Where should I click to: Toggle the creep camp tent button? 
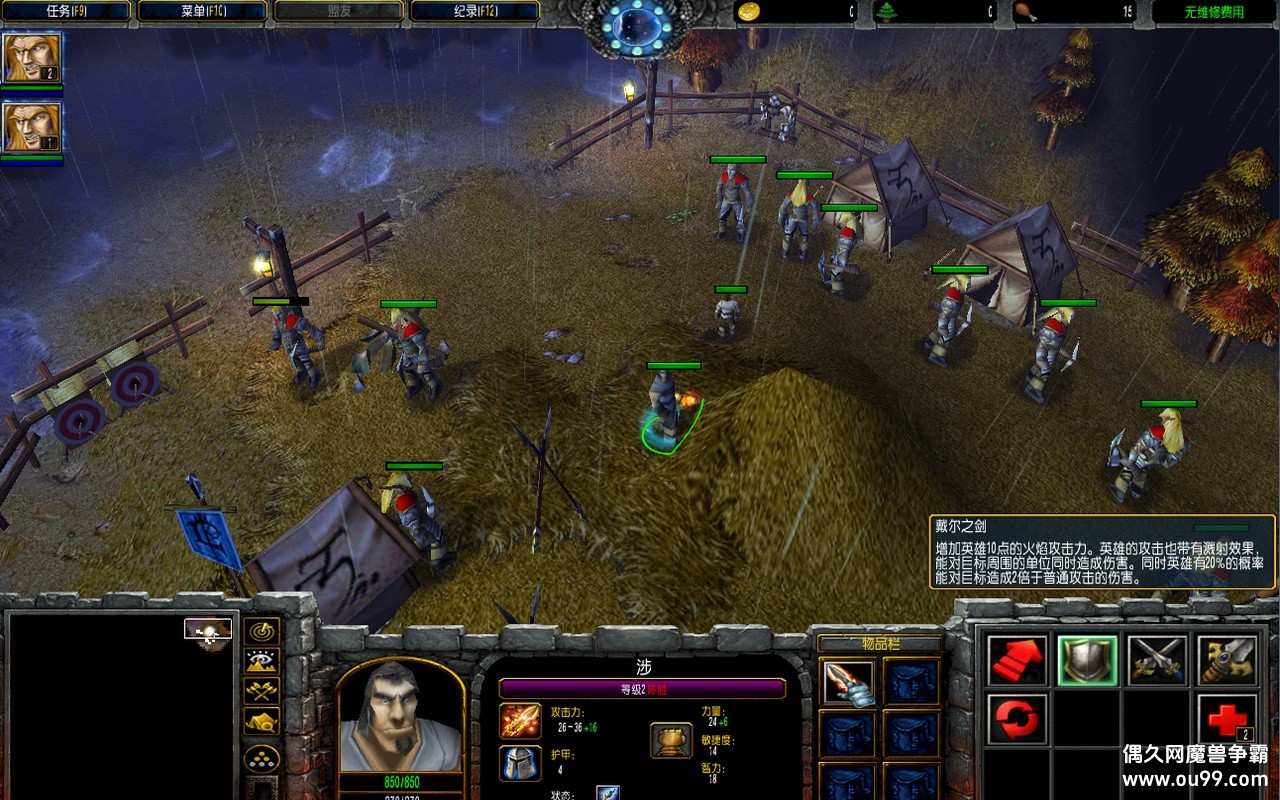262,721
